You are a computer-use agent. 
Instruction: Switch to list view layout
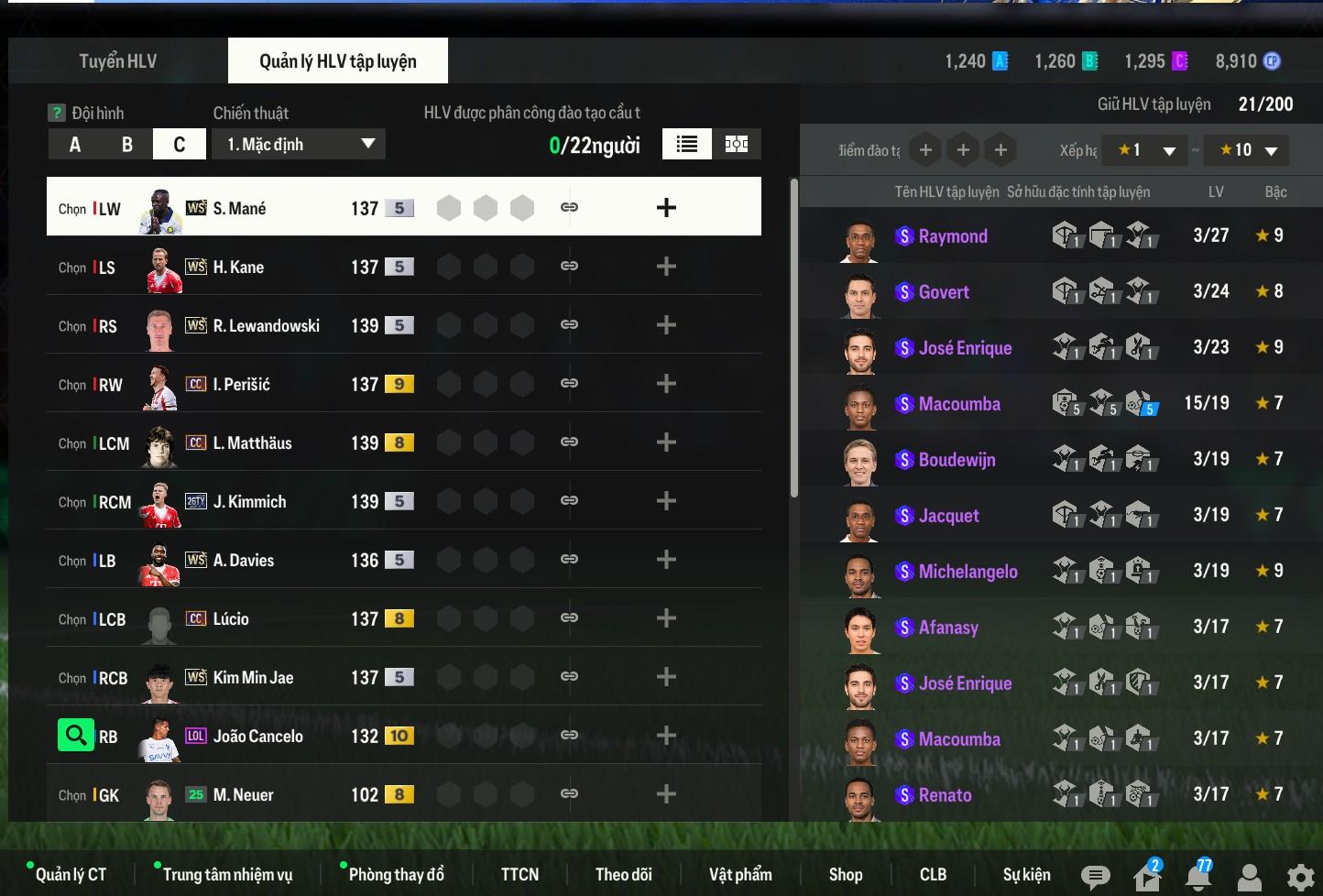pos(687,144)
